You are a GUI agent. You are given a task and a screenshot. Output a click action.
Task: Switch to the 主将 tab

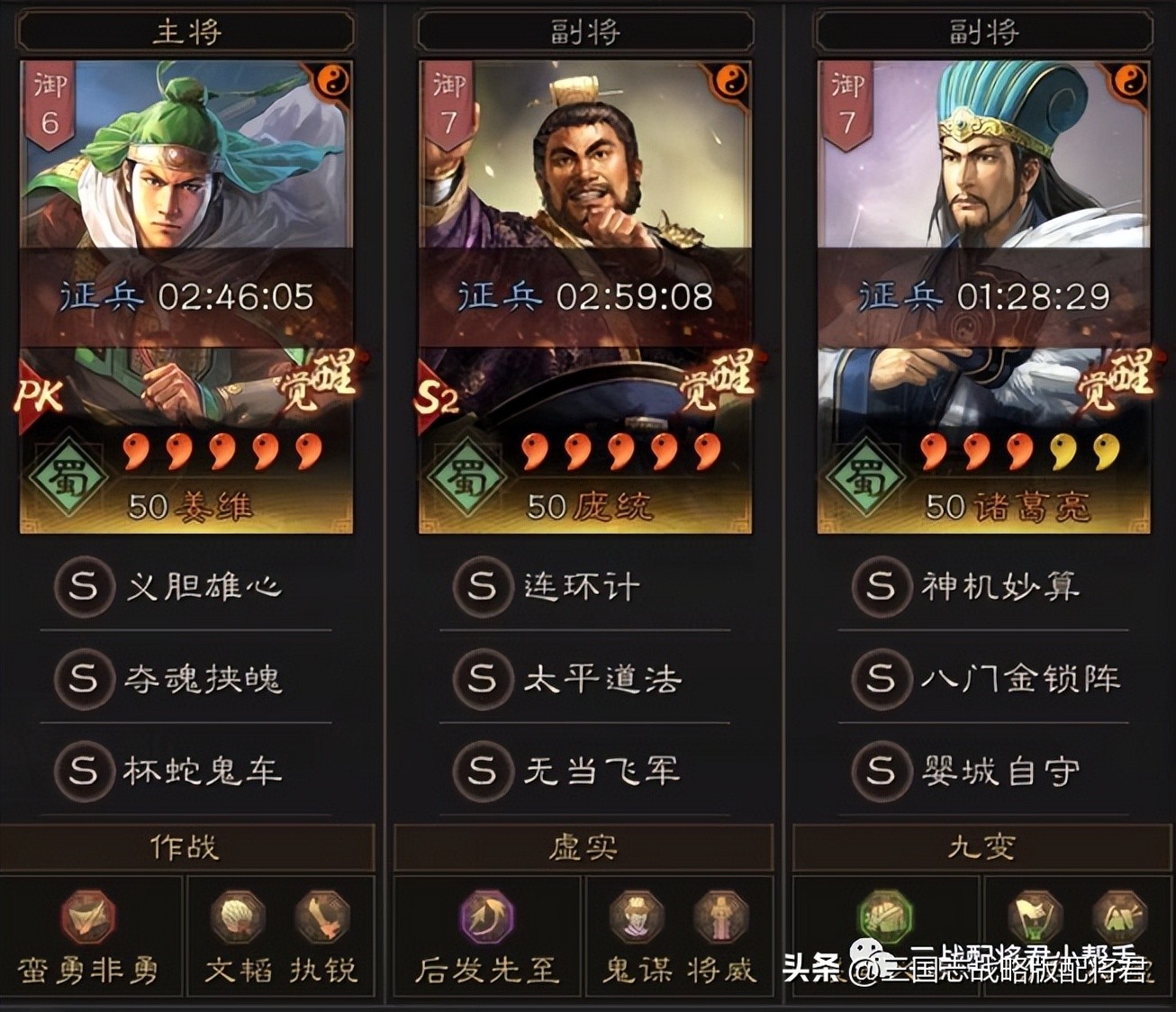click(x=185, y=29)
